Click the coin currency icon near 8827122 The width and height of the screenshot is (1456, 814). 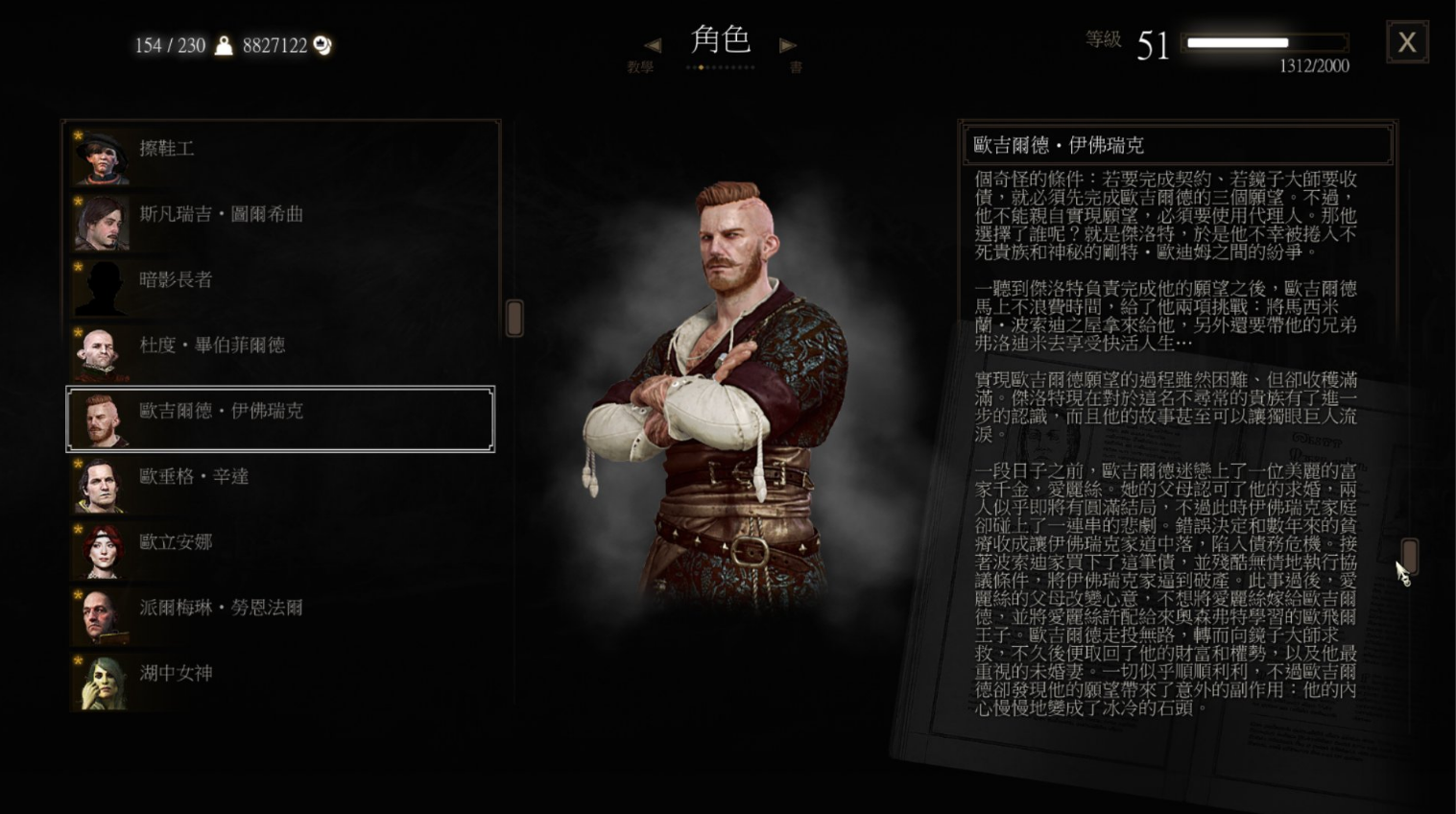[x=321, y=44]
